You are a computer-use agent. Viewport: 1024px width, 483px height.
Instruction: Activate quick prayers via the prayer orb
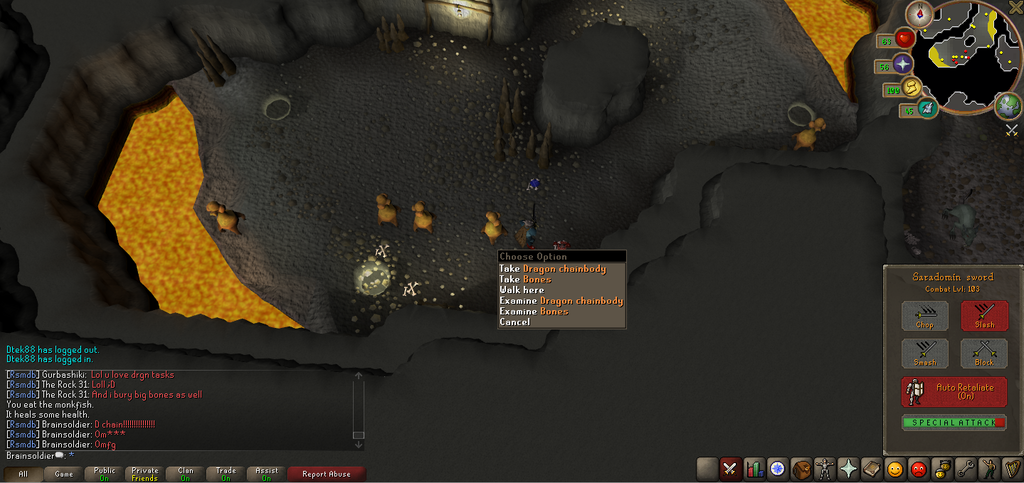point(904,64)
